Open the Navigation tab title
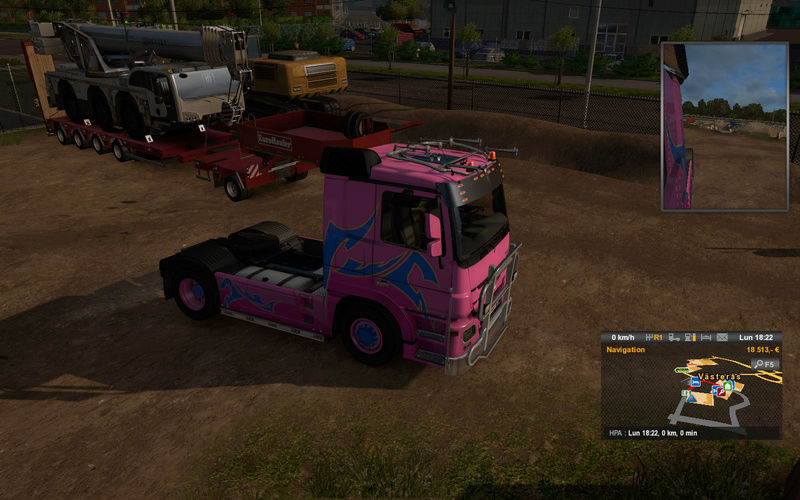Viewport: 800px width, 500px height. click(626, 350)
